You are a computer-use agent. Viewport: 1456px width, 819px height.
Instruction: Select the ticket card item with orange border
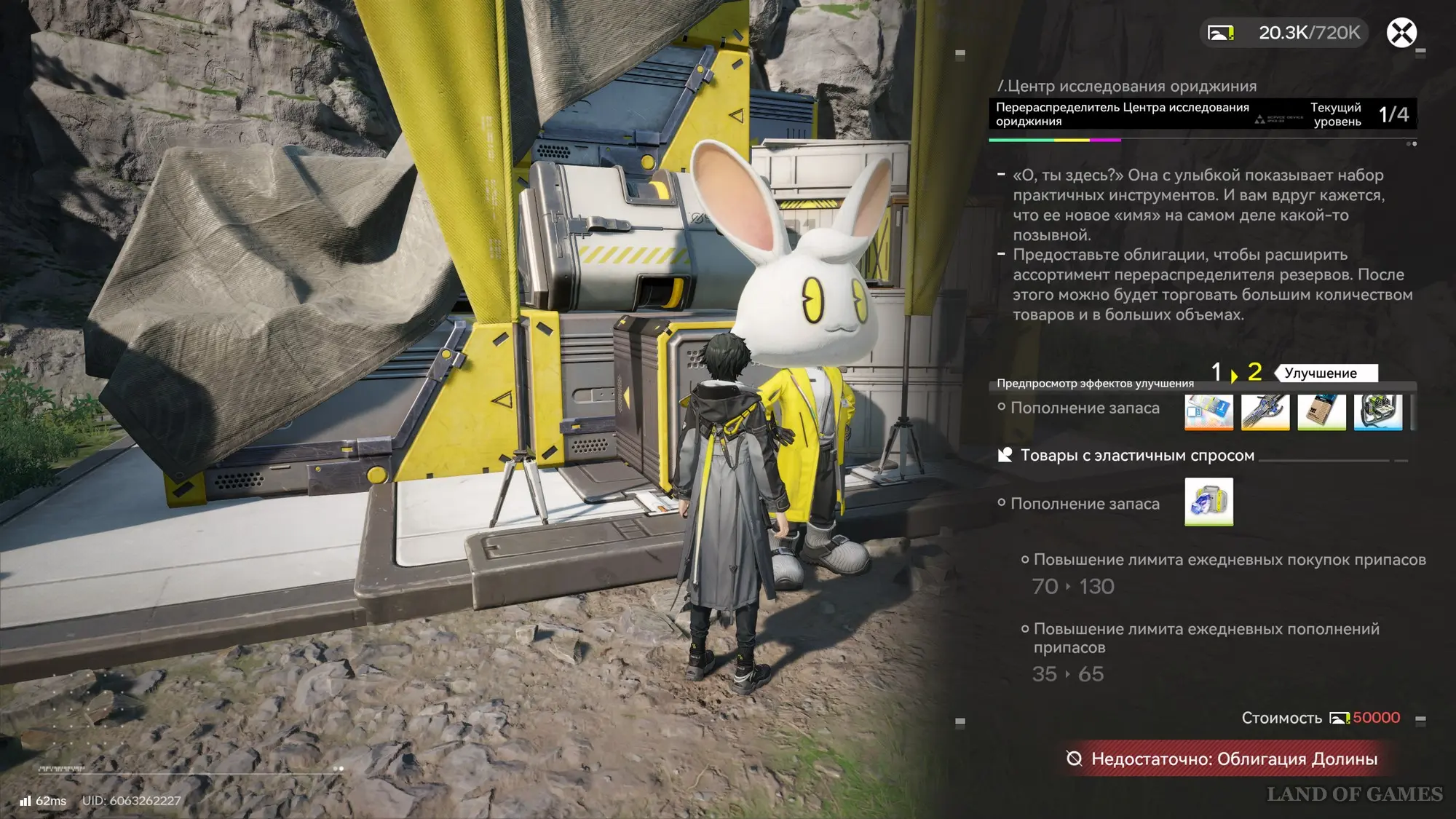1208,412
